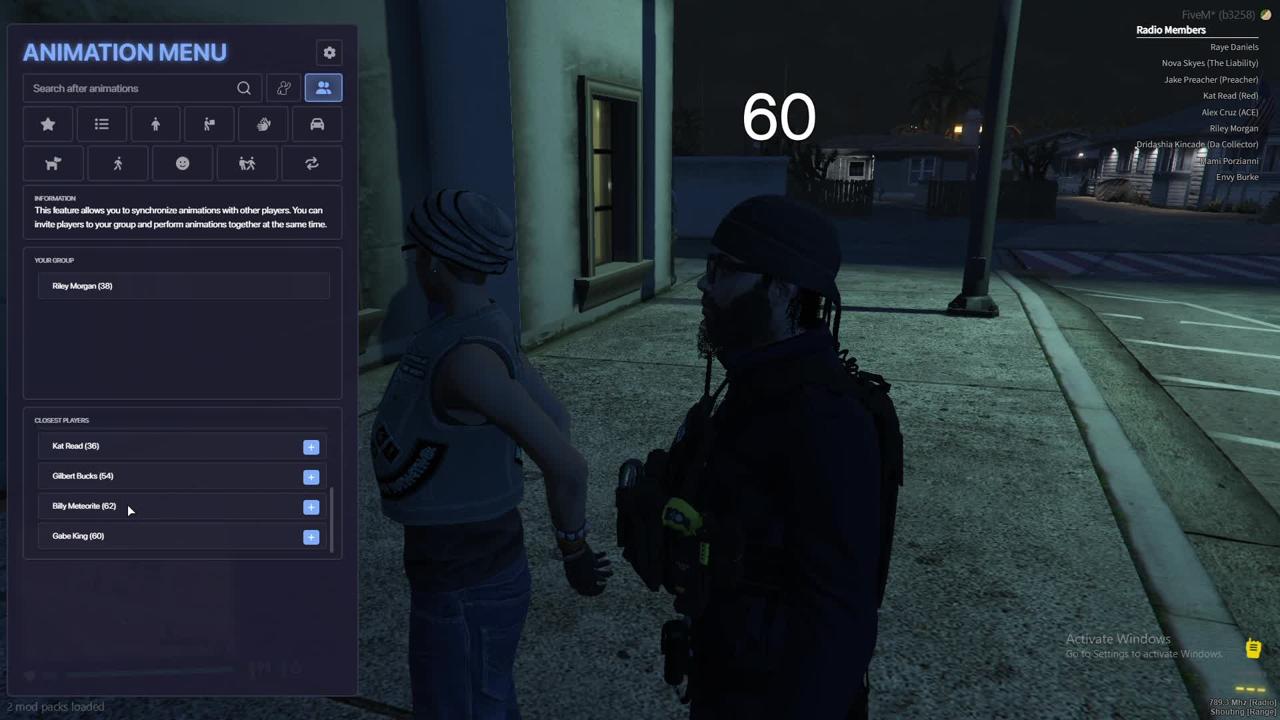Click the looping arrows category icon
The width and height of the screenshot is (1280, 720).
[x=312, y=164]
